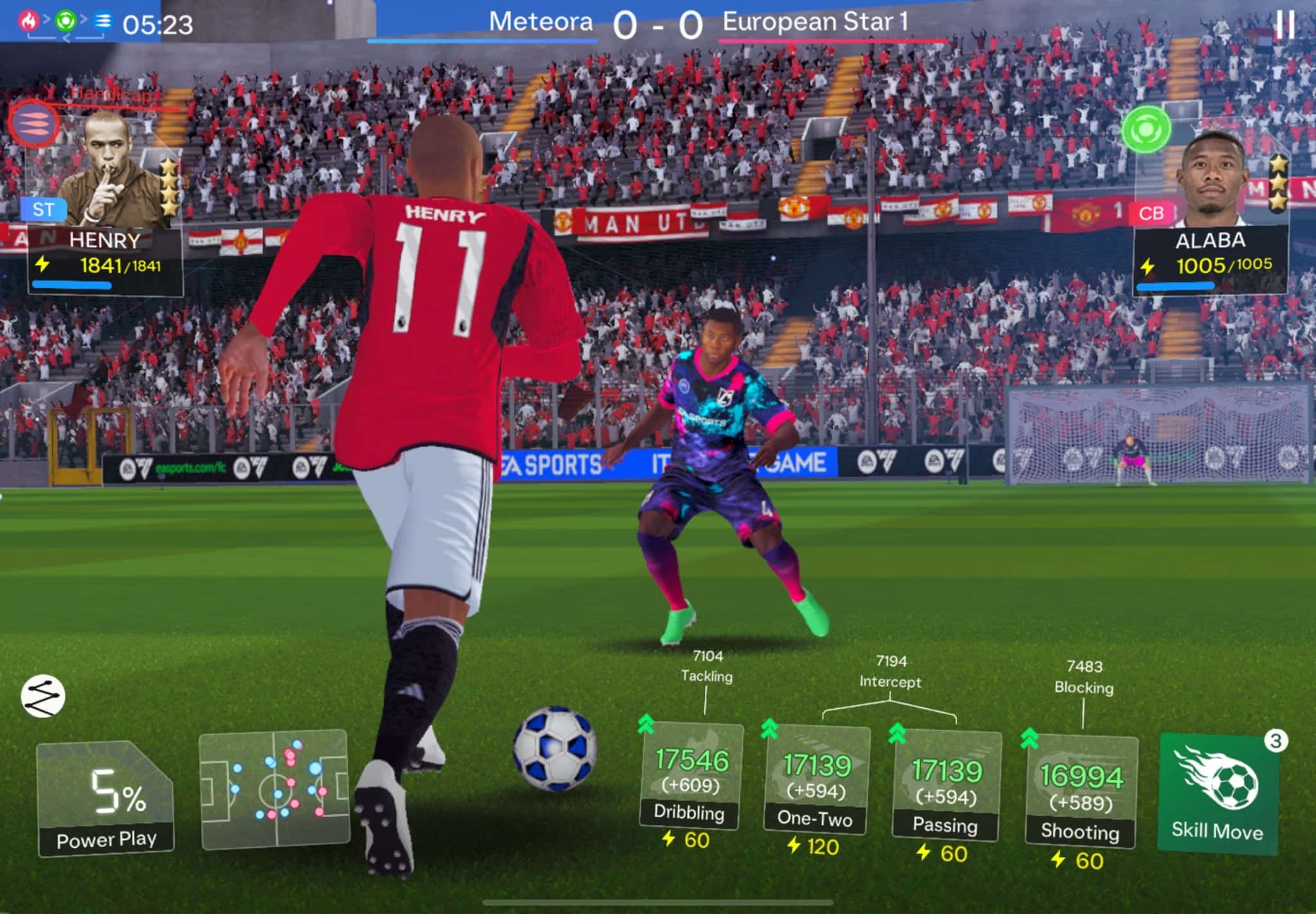This screenshot has width=1316, height=914.
Task: Click the green badge above Alaba
Action: tap(1146, 129)
